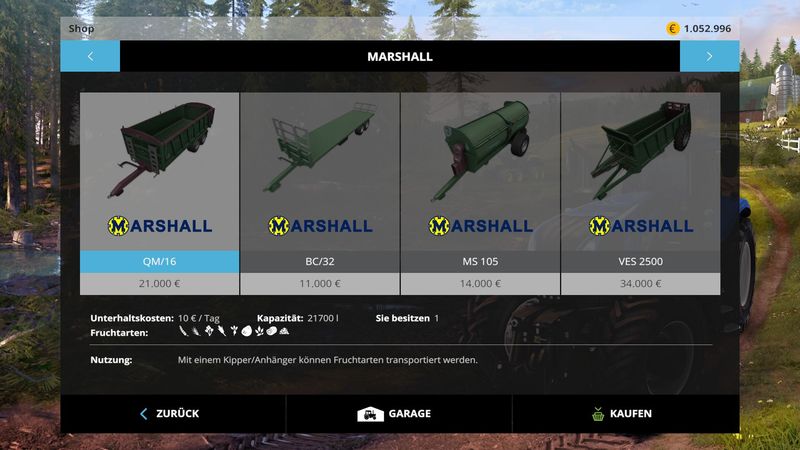Viewport: 800px width, 450px height.
Task: Return with the Zurück button
Action: point(172,414)
